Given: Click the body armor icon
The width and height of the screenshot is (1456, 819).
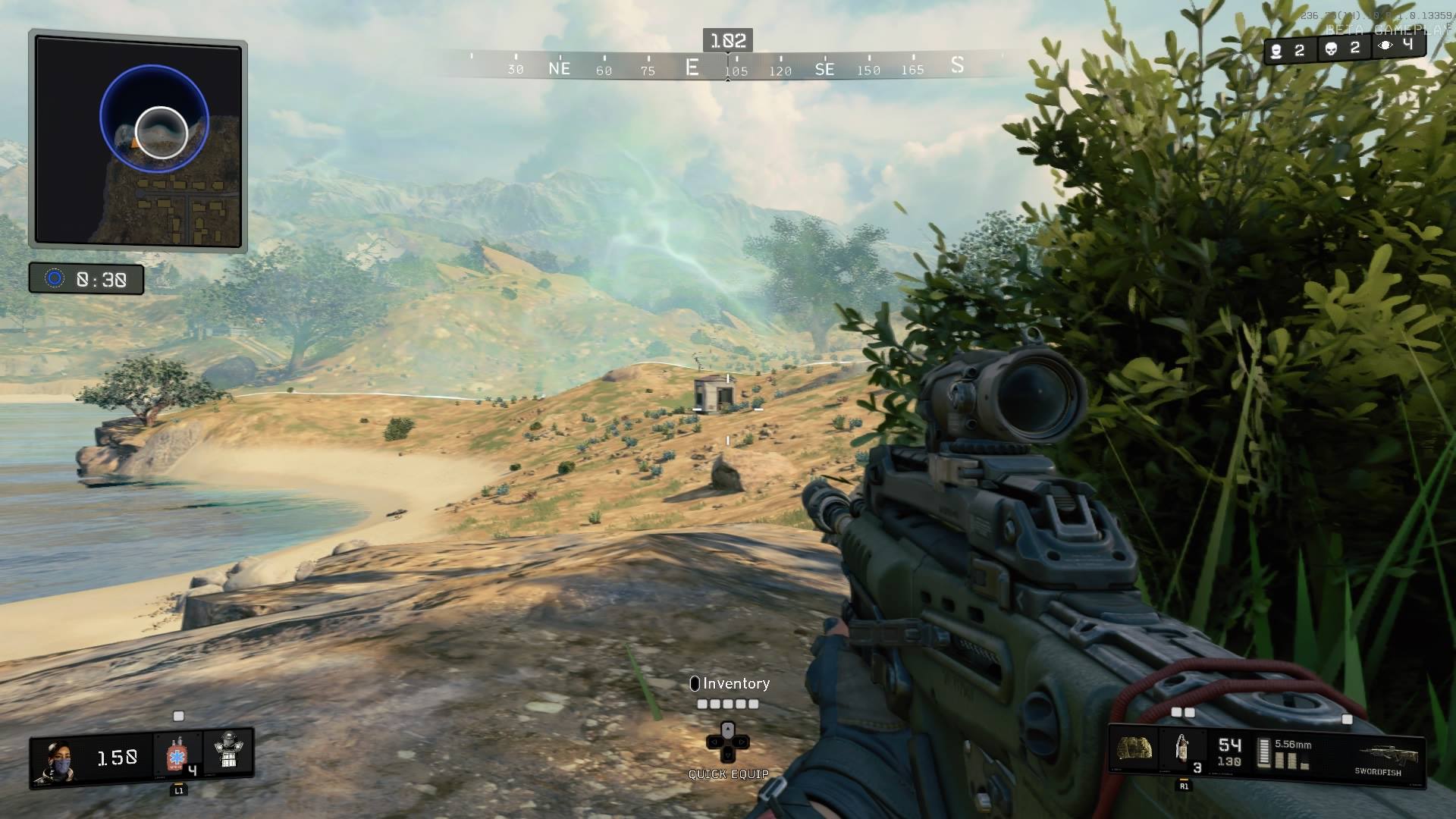Looking at the screenshot, I should 227,751.
